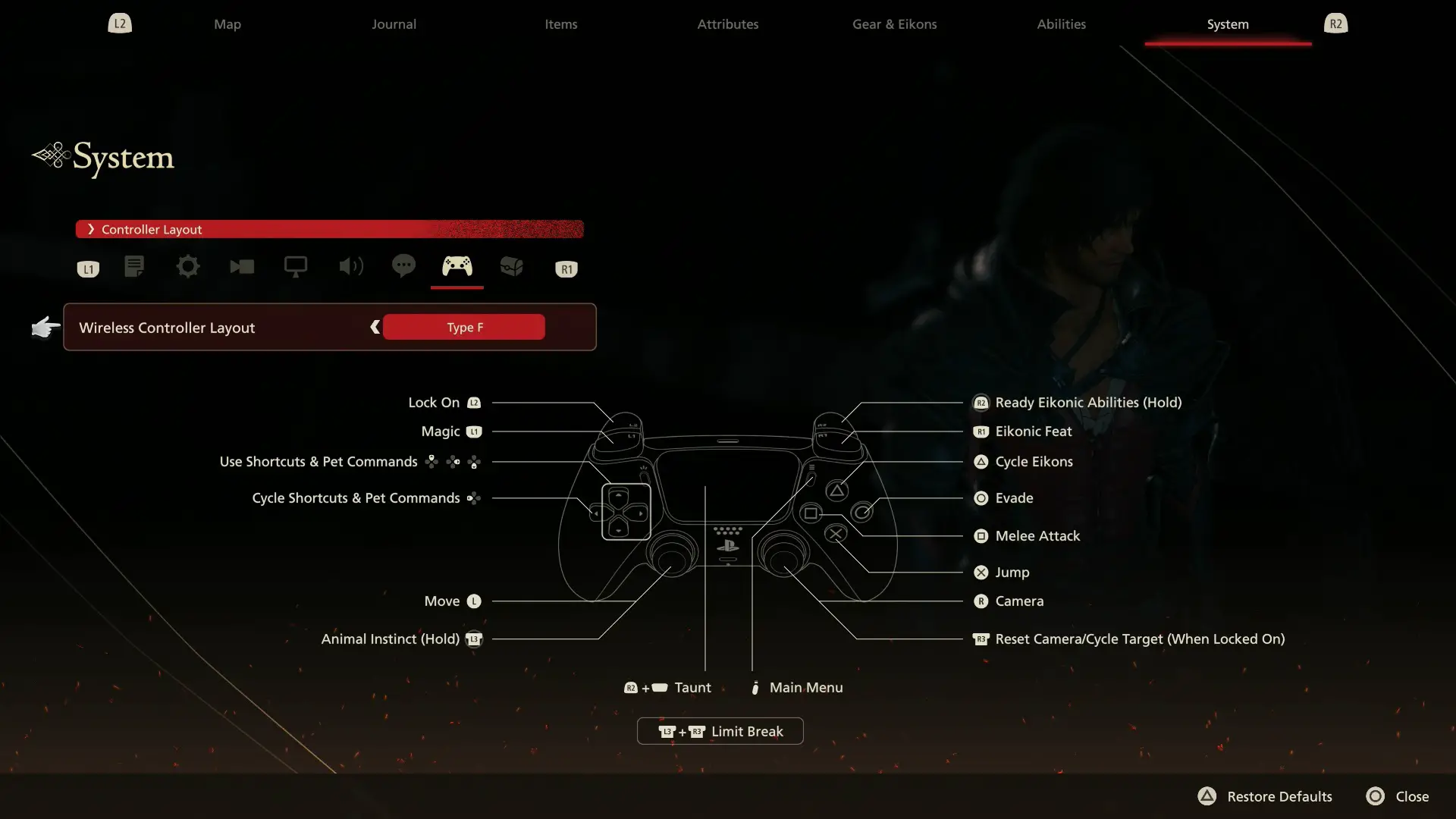The width and height of the screenshot is (1456, 819).
Task: Show the Attributes tab
Action: coord(727,24)
